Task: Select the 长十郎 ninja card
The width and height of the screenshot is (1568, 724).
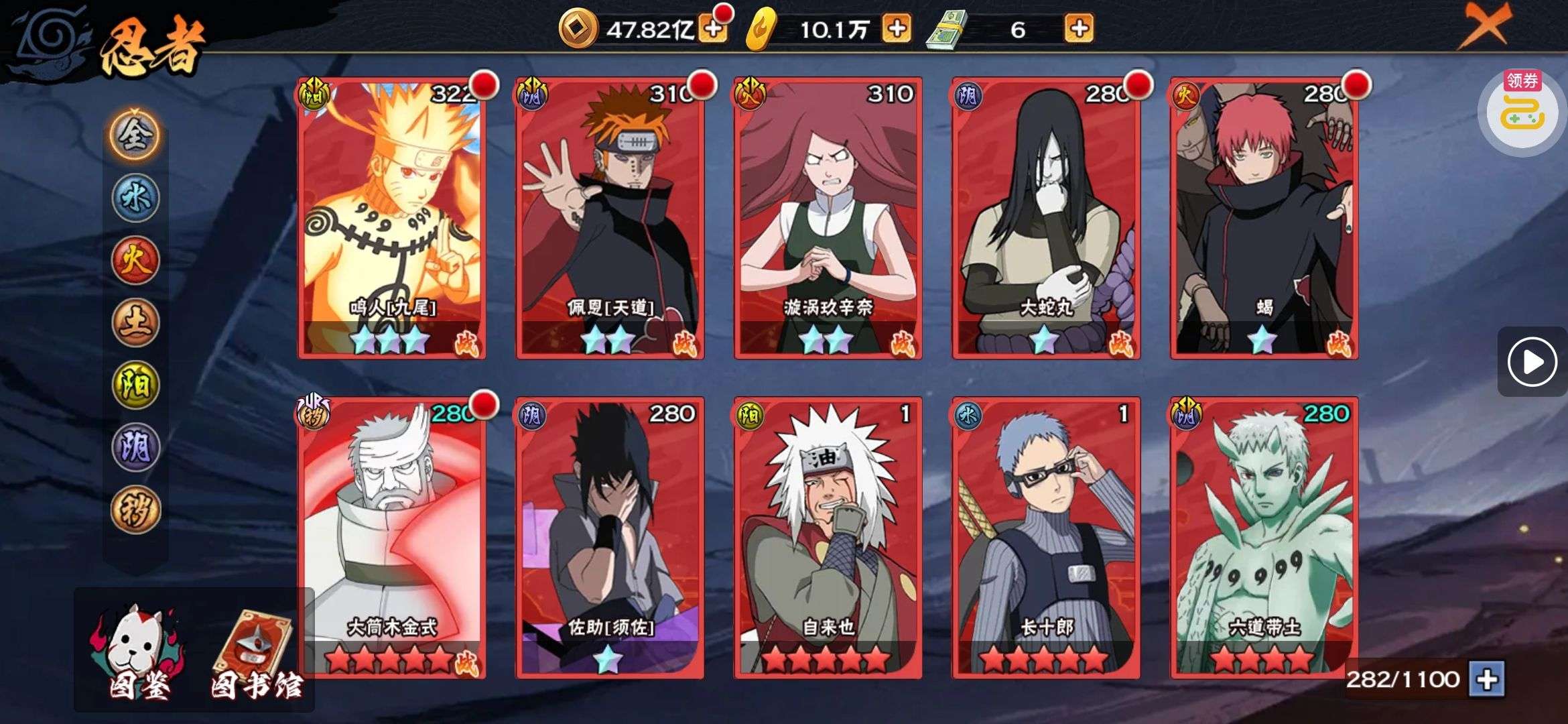Action: click(x=1046, y=538)
